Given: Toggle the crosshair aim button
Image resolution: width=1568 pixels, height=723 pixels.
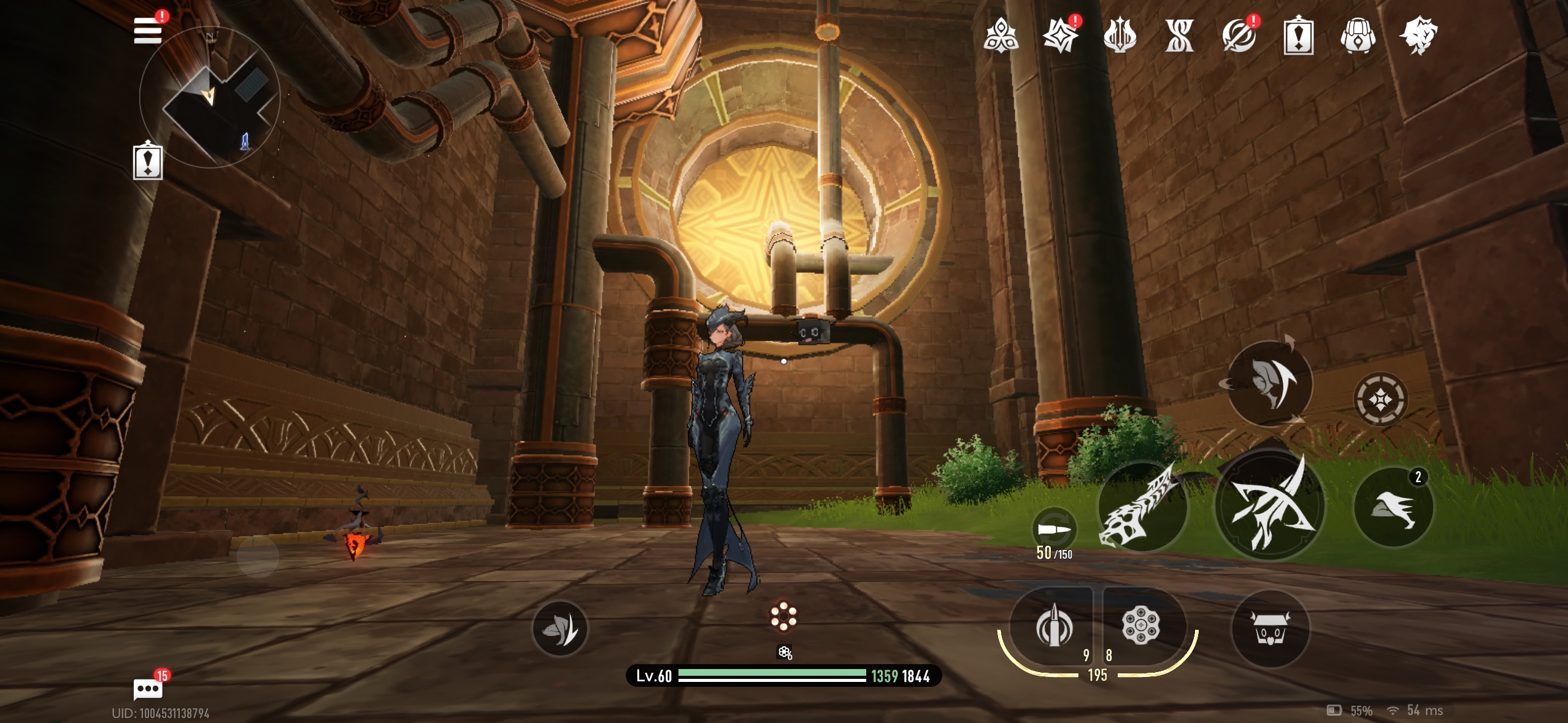Looking at the screenshot, I should 1380,400.
